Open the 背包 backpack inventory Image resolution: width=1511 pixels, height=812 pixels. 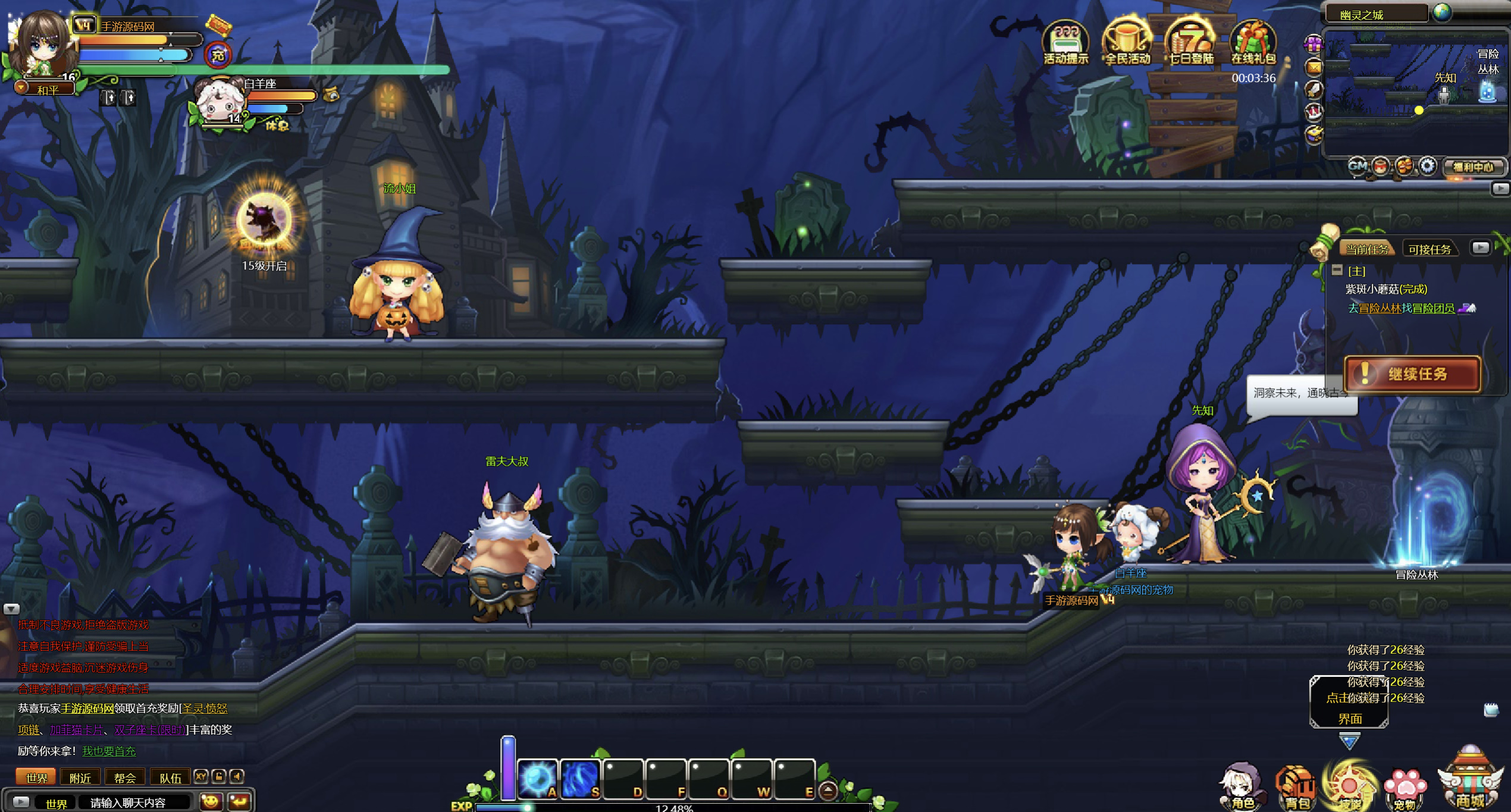pos(1296,786)
